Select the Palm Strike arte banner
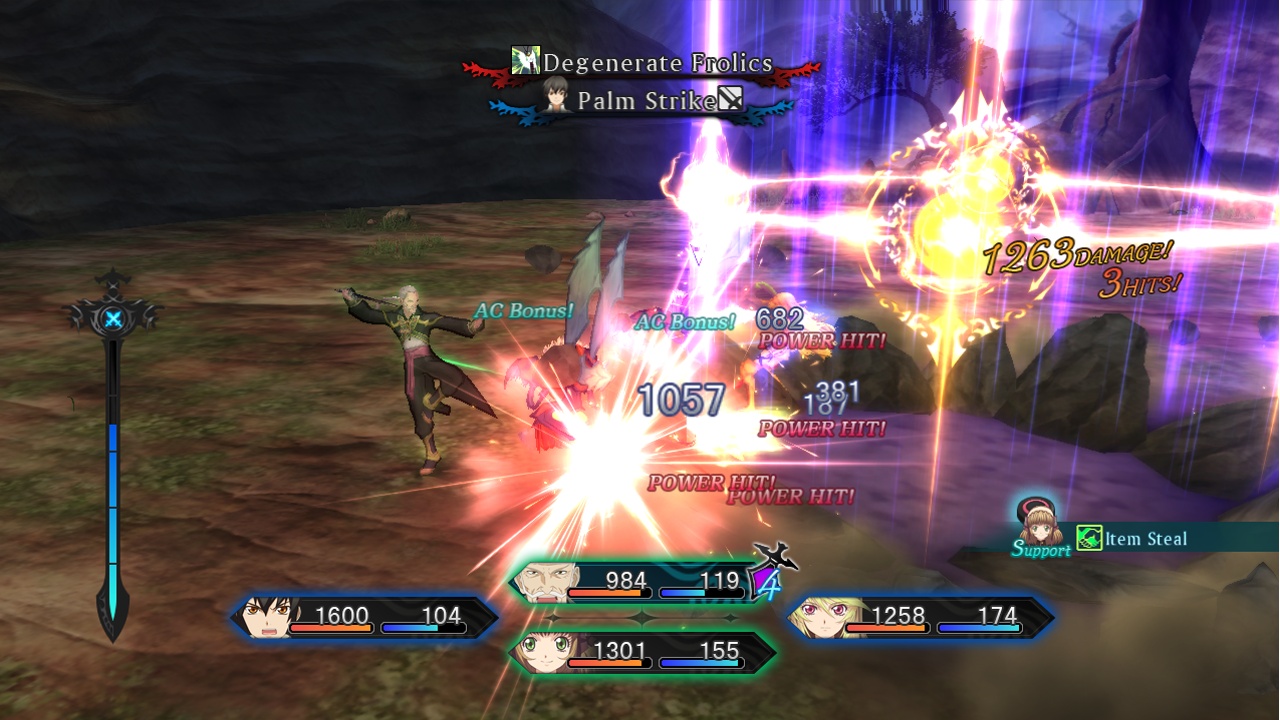Screen dimensions: 1280x720 coord(642,100)
